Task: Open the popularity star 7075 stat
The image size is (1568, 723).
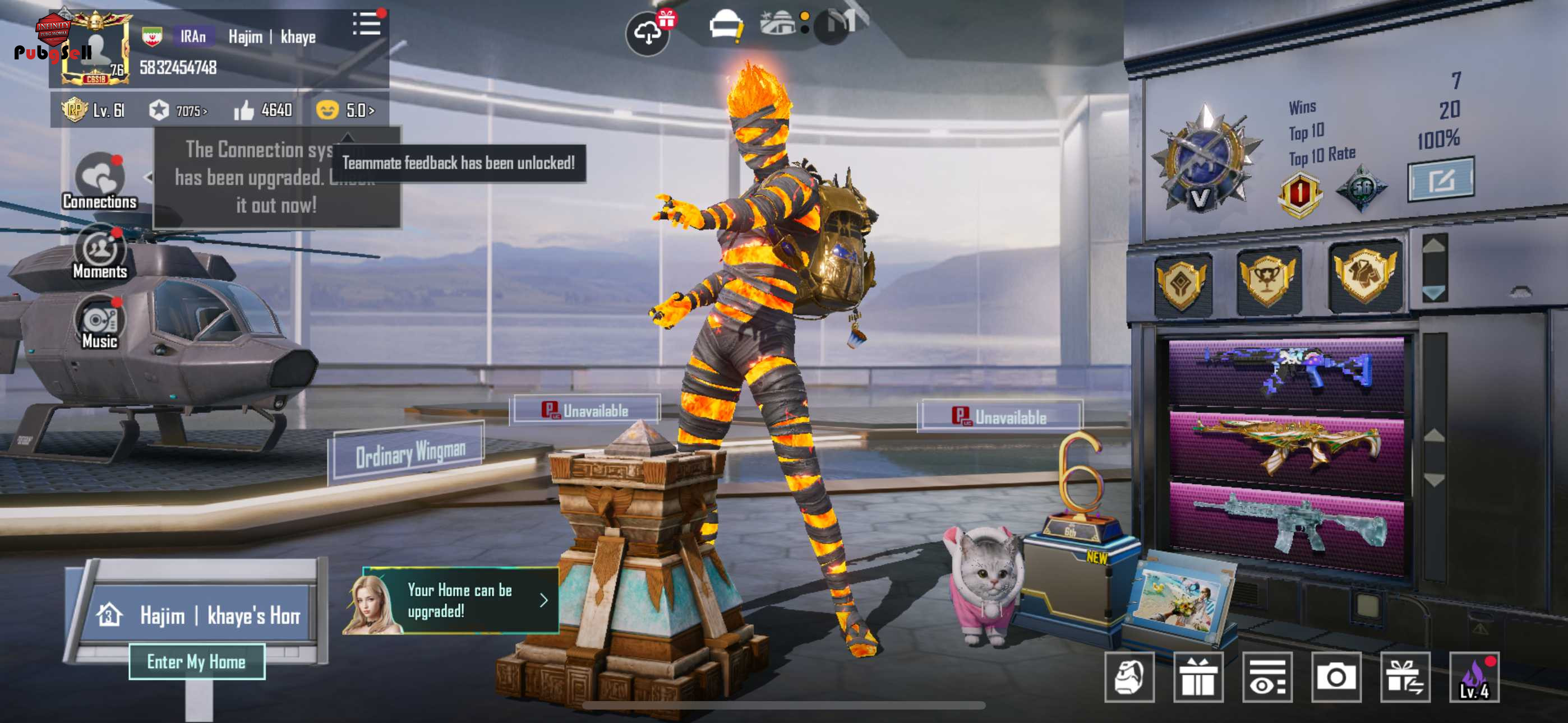Action: (179, 111)
